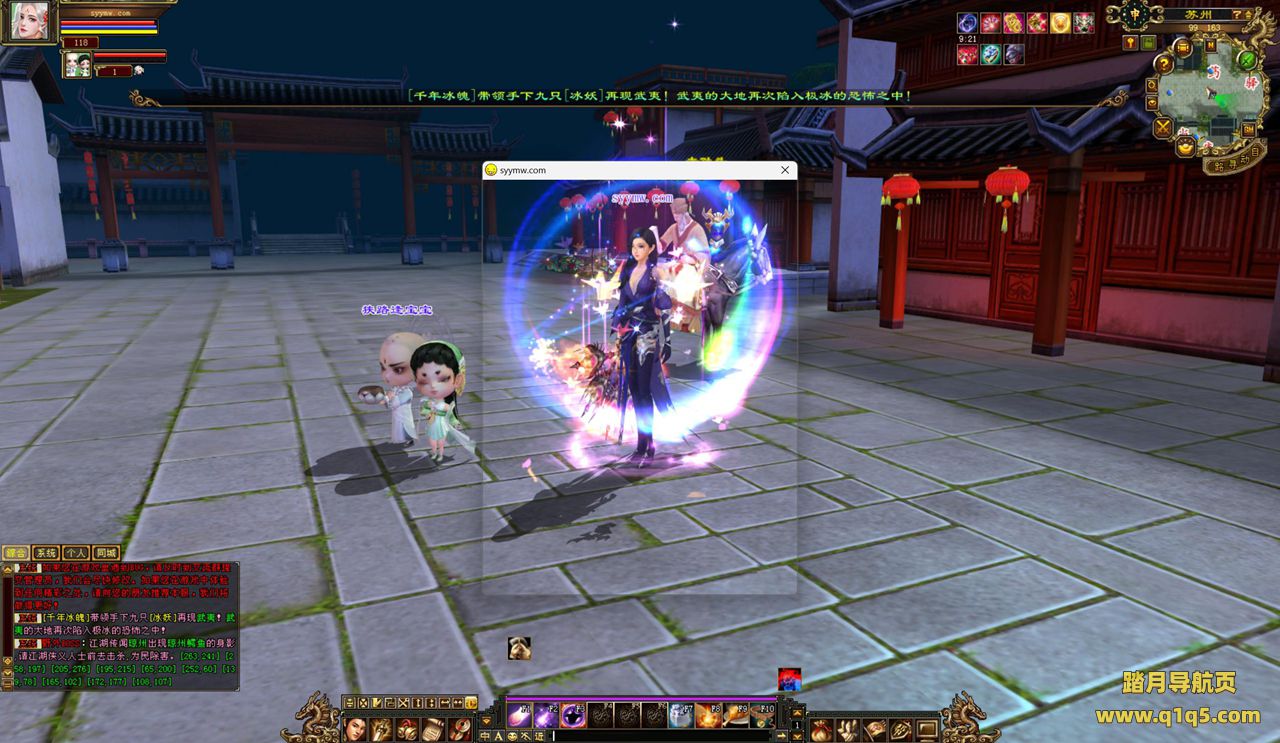Click the crossed swords minimap button
Image resolution: width=1280 pixels, height=743 pixels.
(1163, 127)
